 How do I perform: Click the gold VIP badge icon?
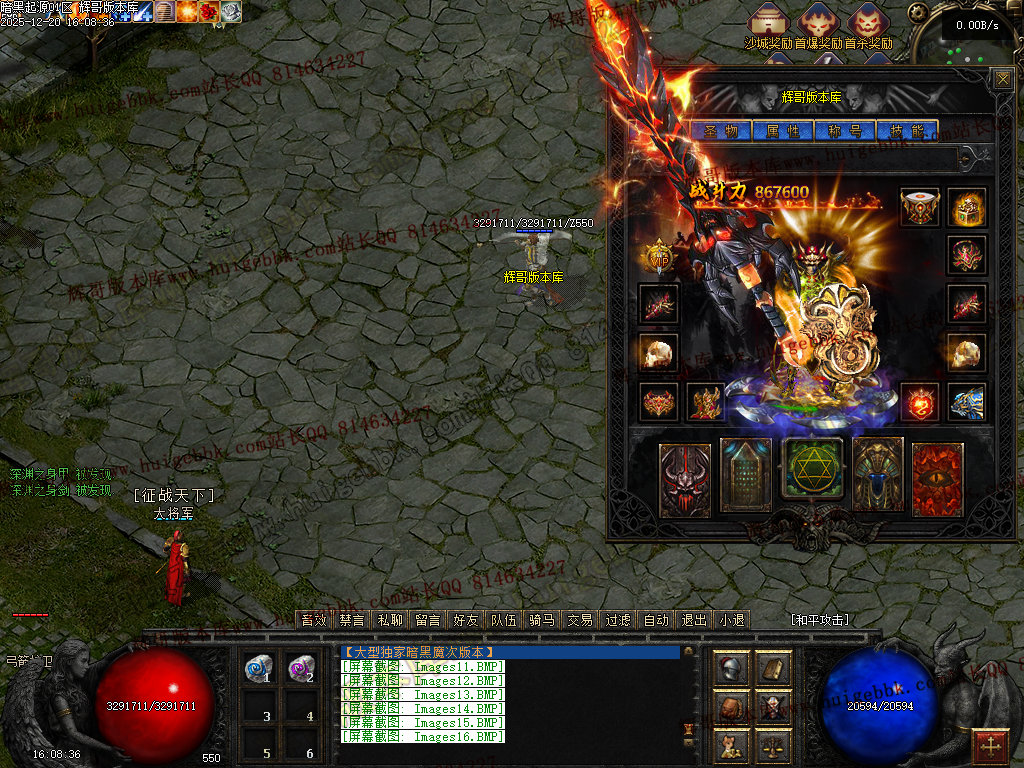pos(659,257)
